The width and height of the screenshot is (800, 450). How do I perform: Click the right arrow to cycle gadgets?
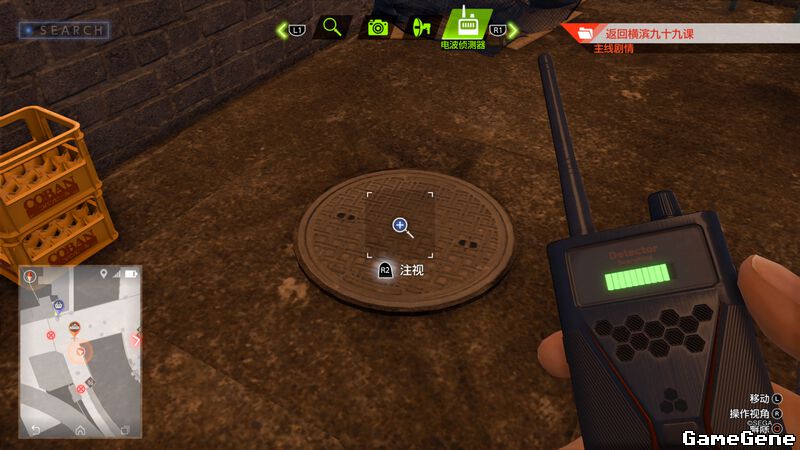coord(513,30)
